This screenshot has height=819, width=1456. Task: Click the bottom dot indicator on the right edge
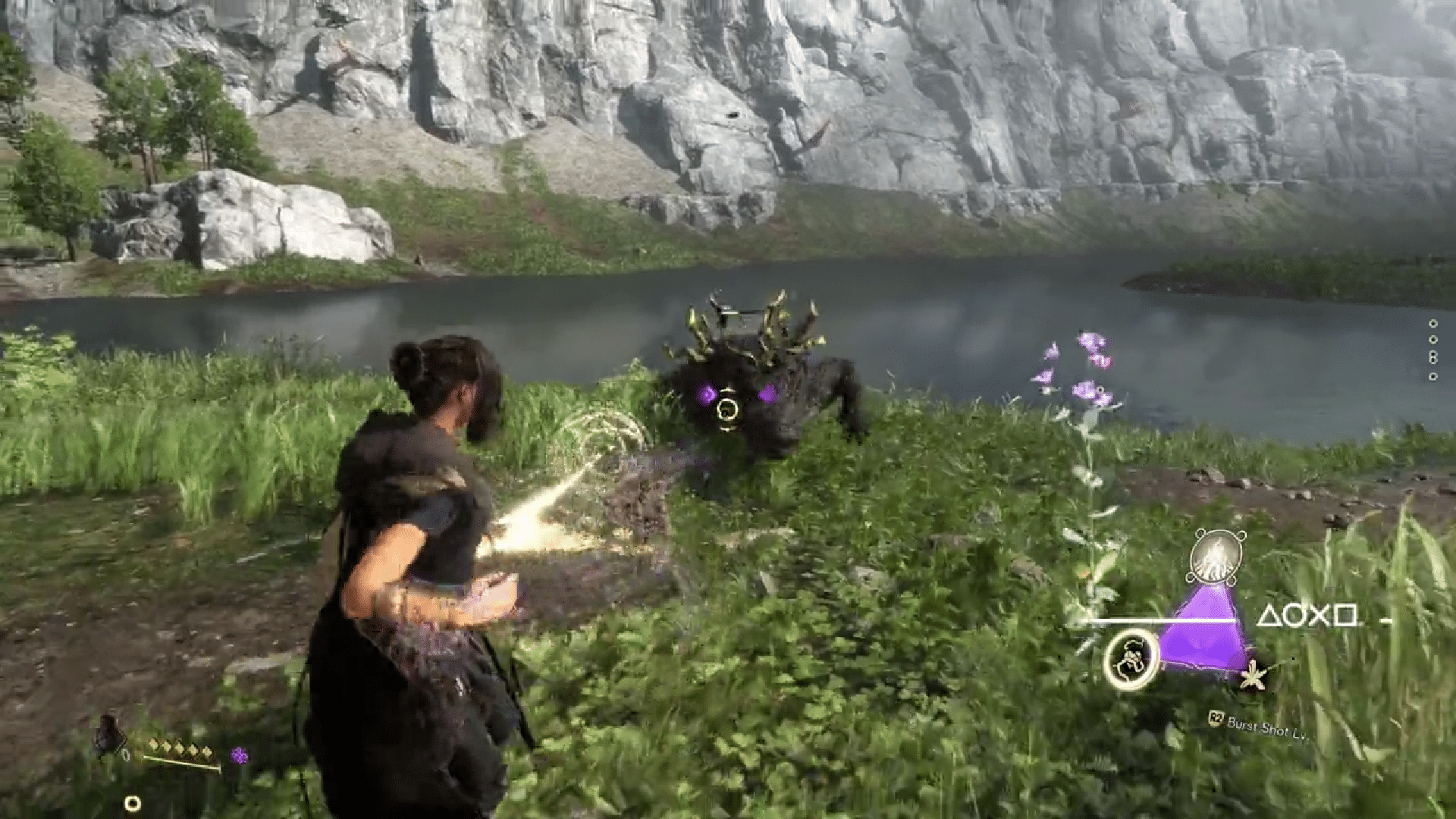[1432, 376]
